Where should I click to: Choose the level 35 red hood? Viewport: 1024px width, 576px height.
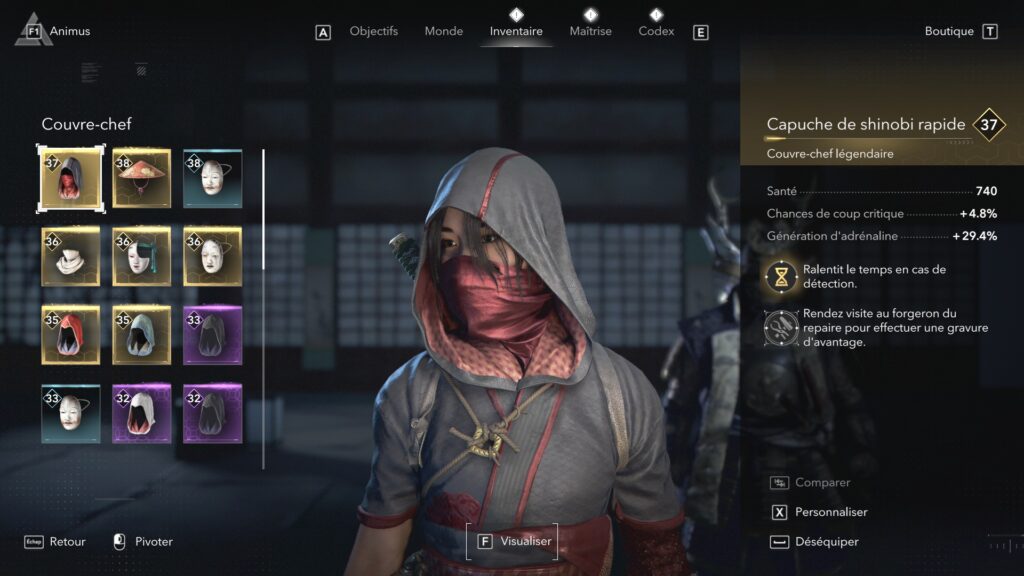(71, 335)
